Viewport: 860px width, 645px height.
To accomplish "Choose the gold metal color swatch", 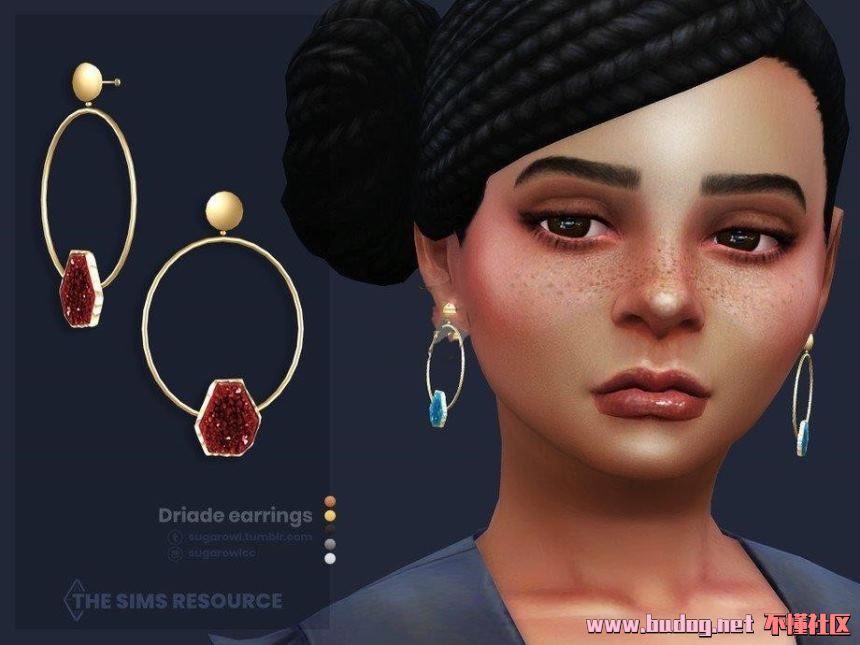I will click(x=331, y=516).
